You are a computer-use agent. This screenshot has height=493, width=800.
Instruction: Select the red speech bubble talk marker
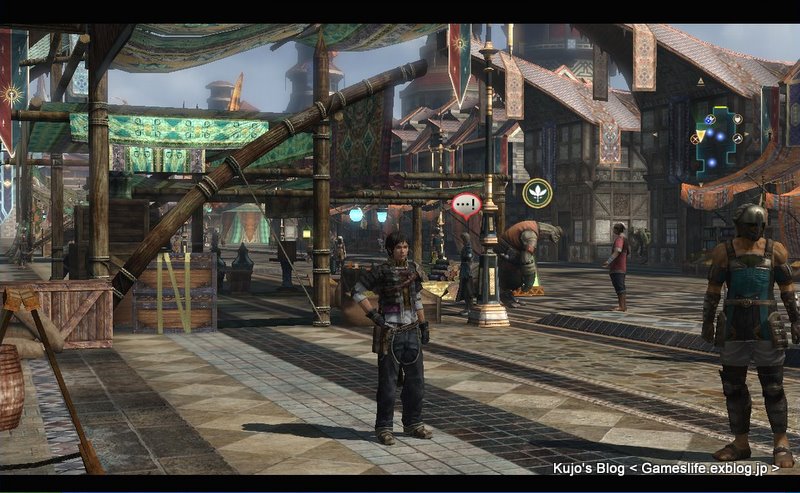tap(466, 206)
